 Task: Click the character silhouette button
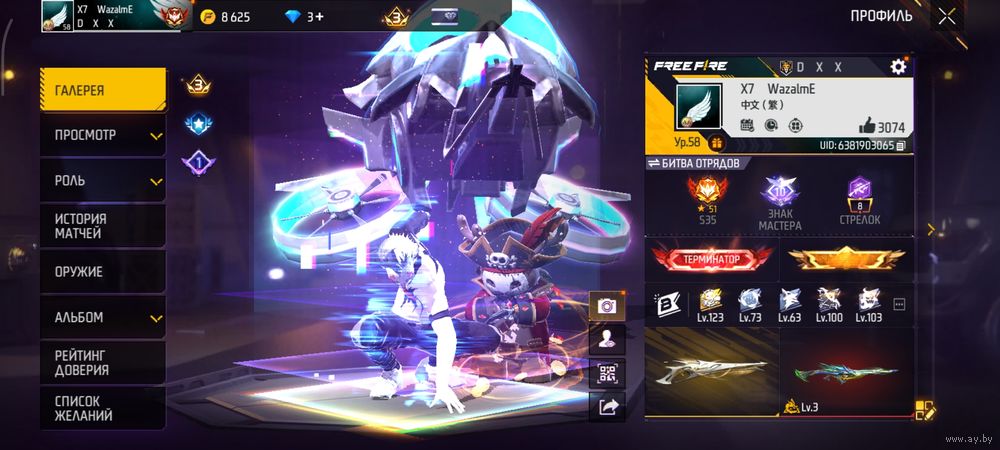click(x=606, y=339)
